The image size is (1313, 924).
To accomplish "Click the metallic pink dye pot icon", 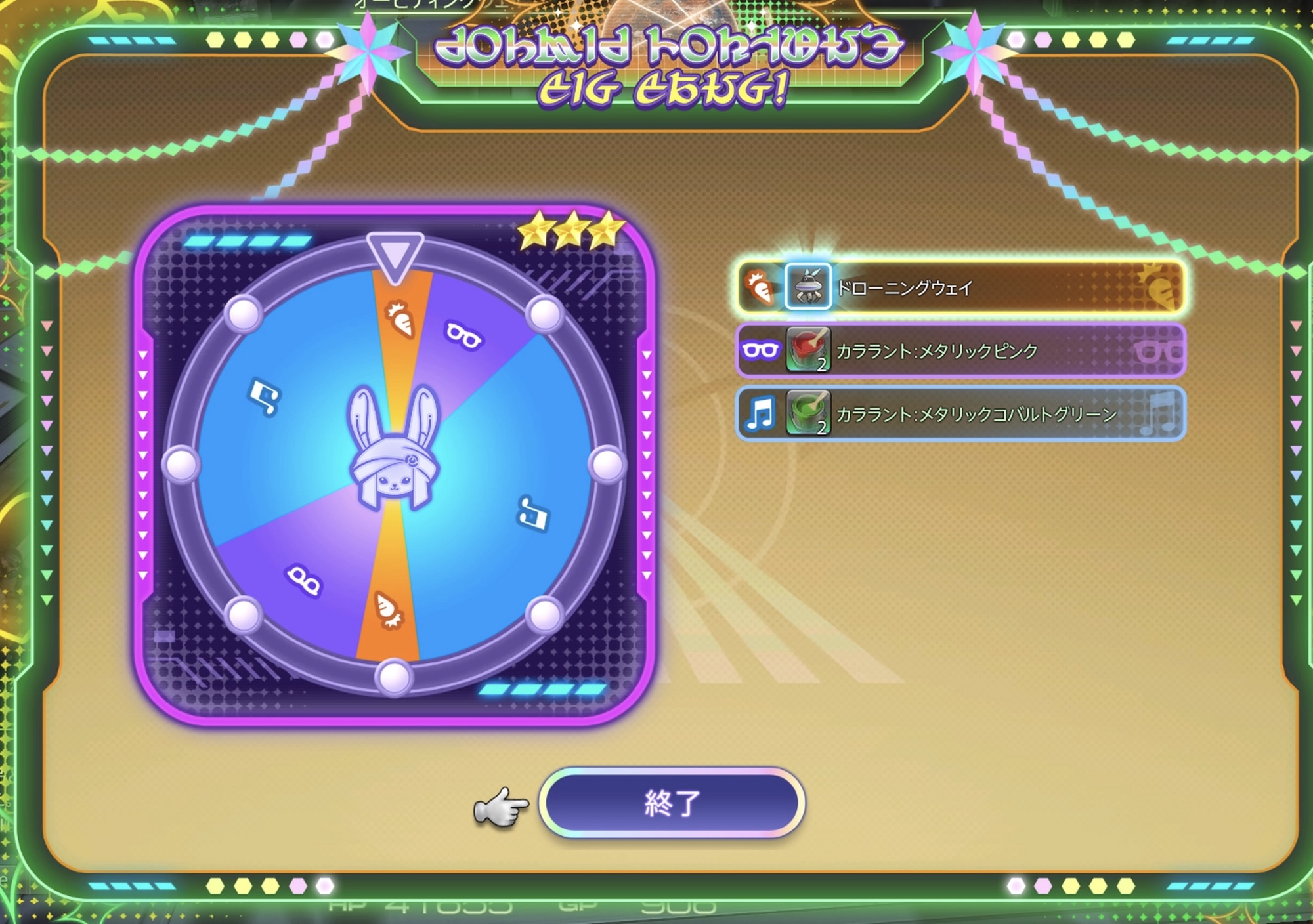I will click(x=808, y=350).
